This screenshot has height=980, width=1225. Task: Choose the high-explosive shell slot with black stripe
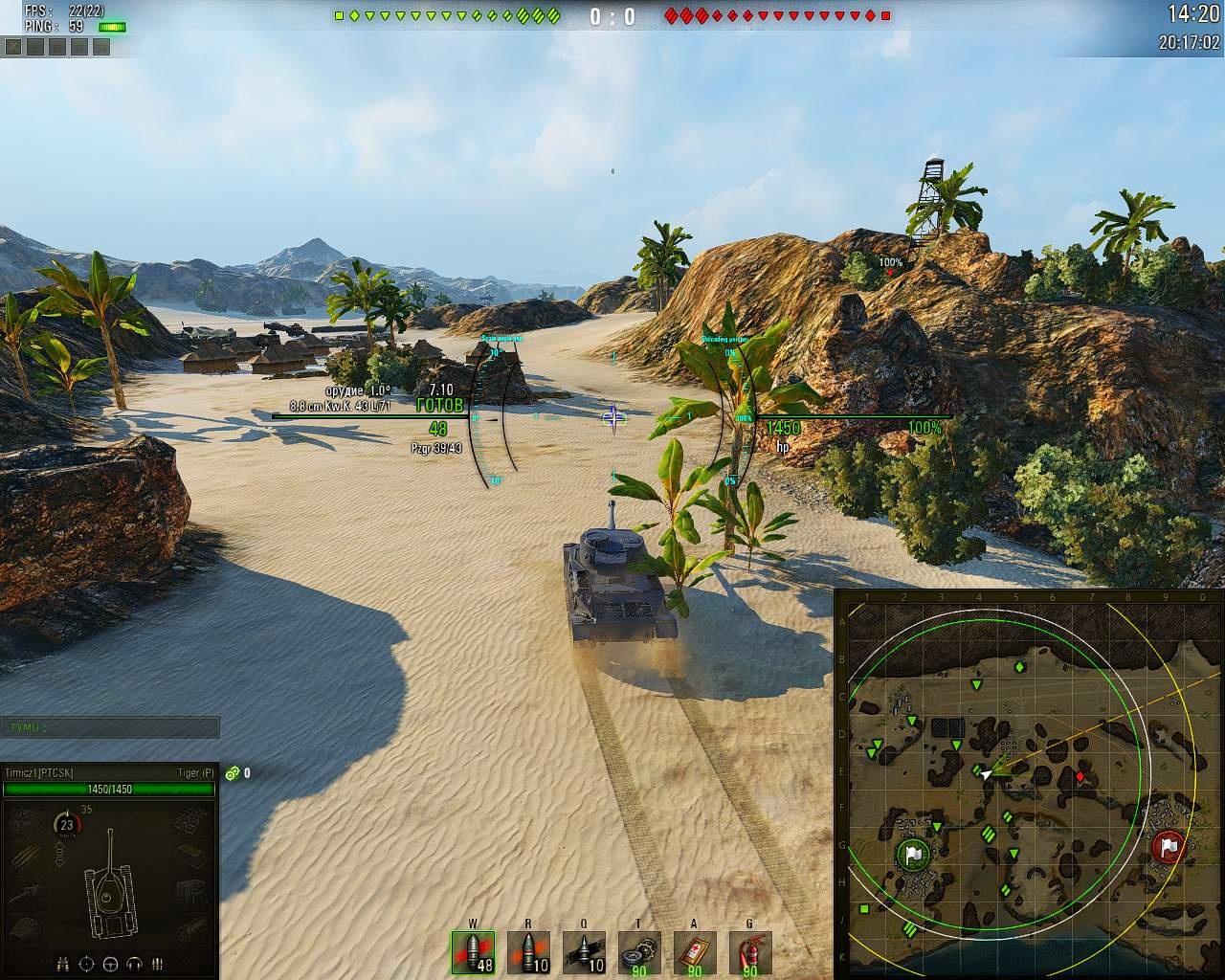coord(584,952)
